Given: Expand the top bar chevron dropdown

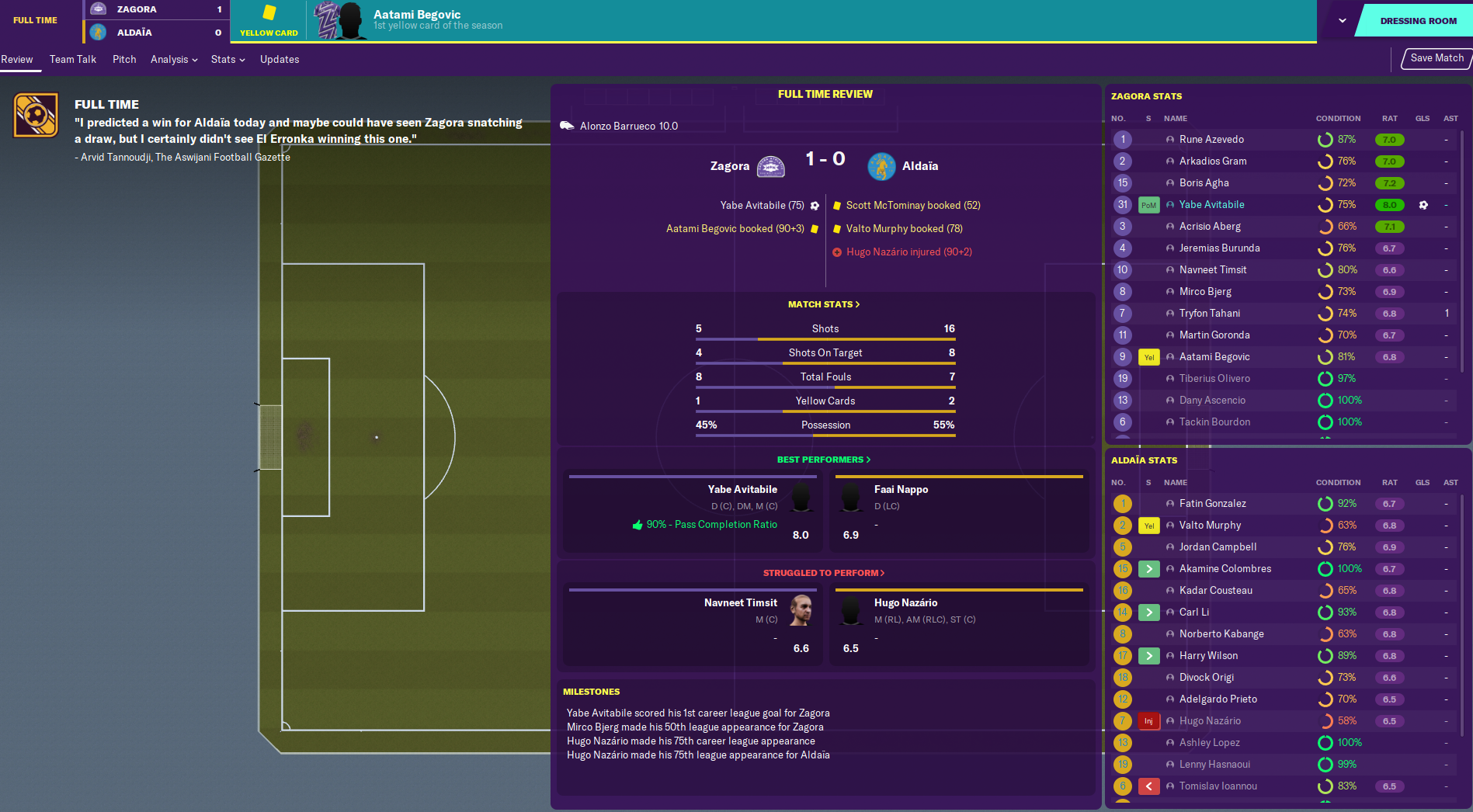Looking at the screenshot, I should (1342, 21).
